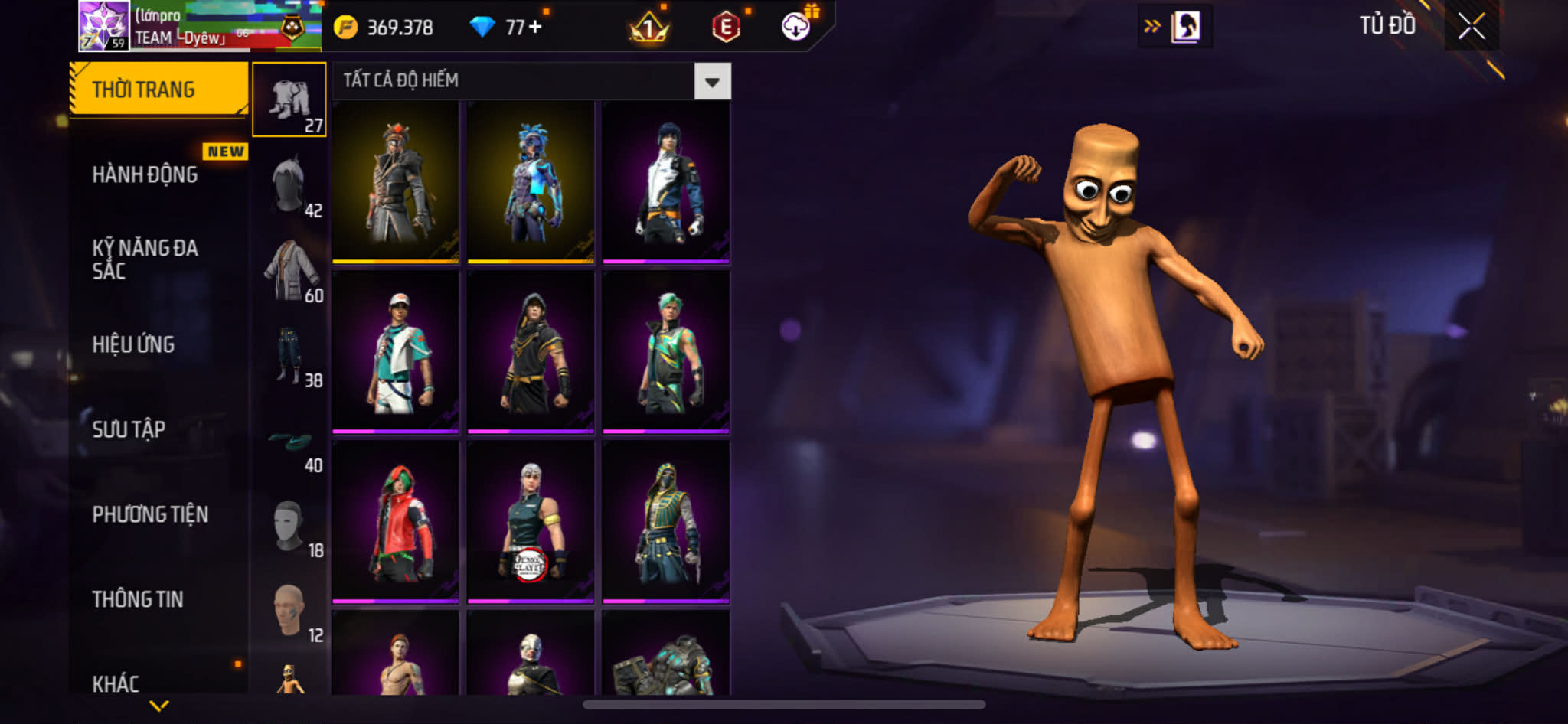The height and width of the screenshot is (724, 1568).
Task: Select the face mask subcategory with 18
Action: [x=289, y=526]
